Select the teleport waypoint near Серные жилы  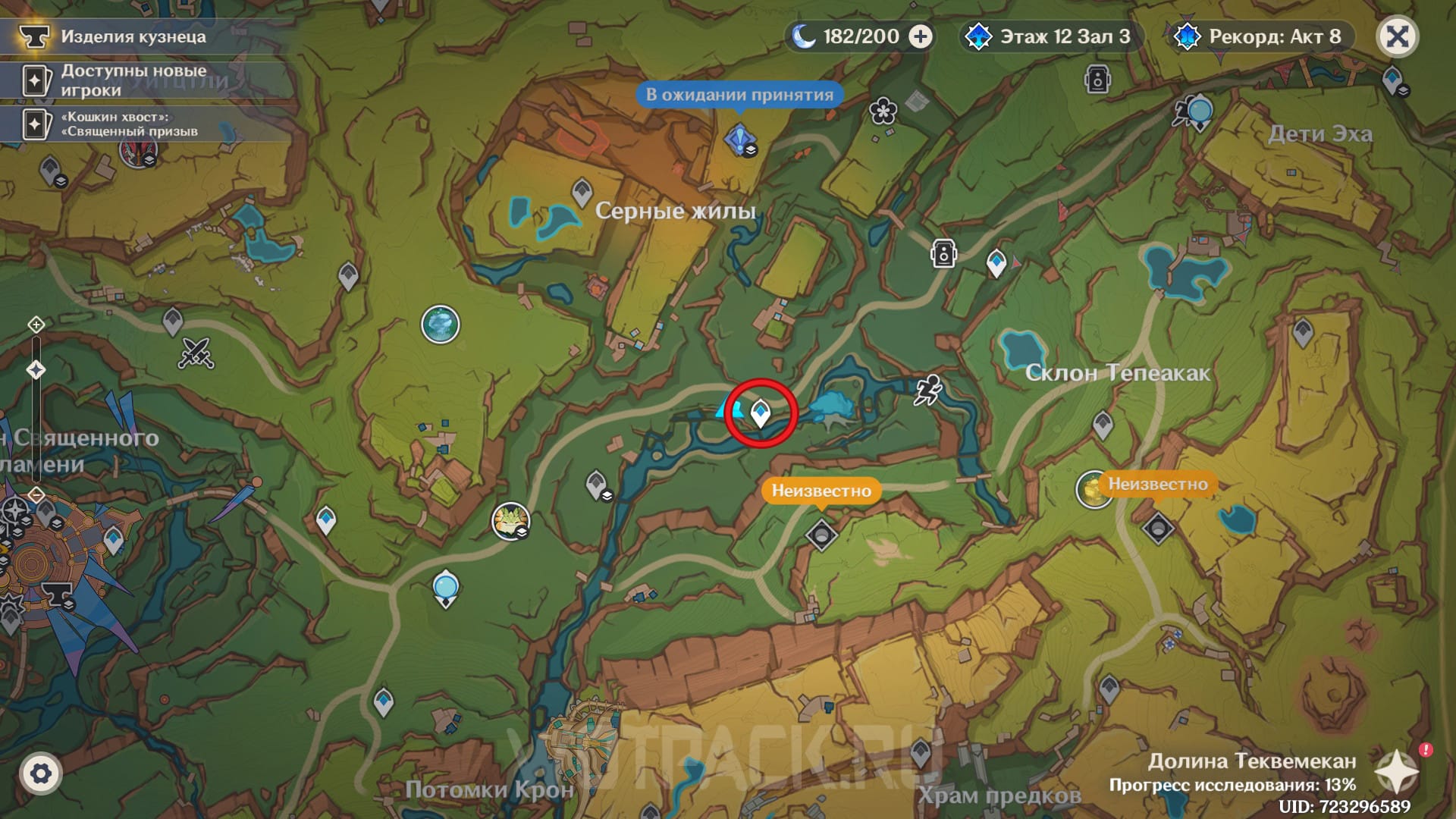[x=582, y=191]
